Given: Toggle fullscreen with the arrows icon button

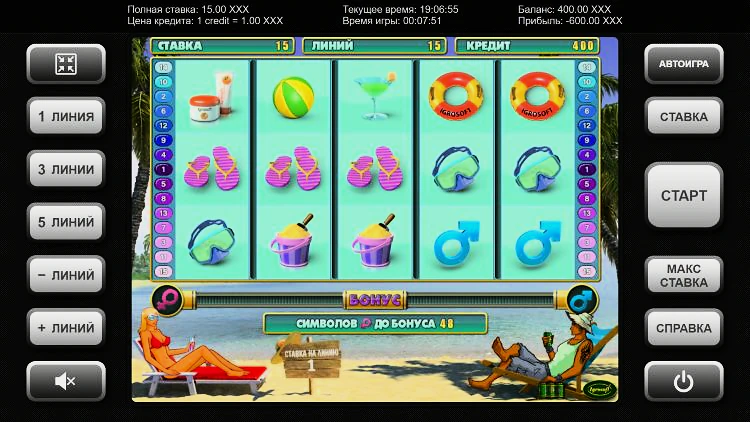Looking at the screenshot, I should [x=66, y=64].
